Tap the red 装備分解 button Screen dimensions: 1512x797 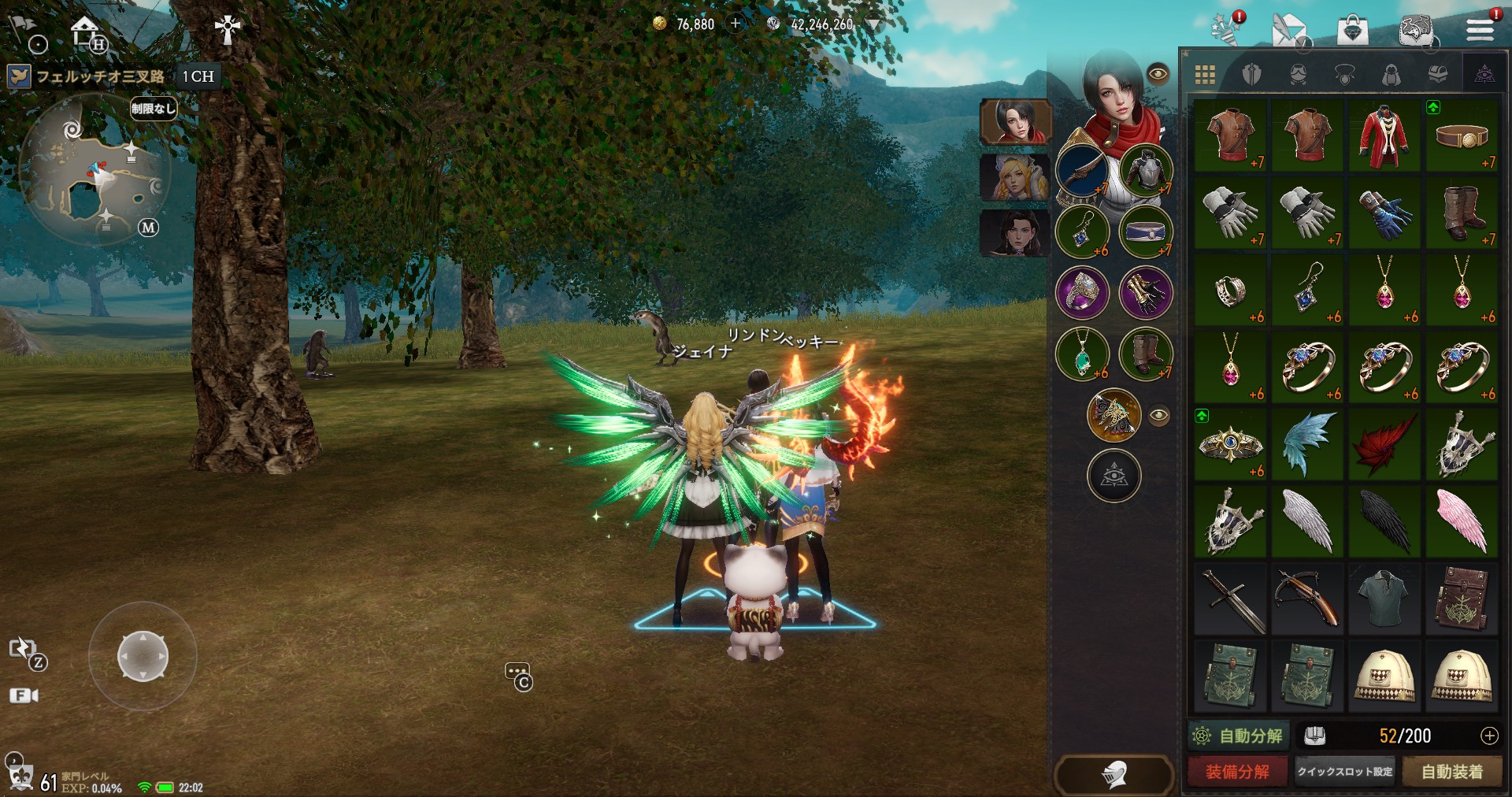click(1237, 772)
